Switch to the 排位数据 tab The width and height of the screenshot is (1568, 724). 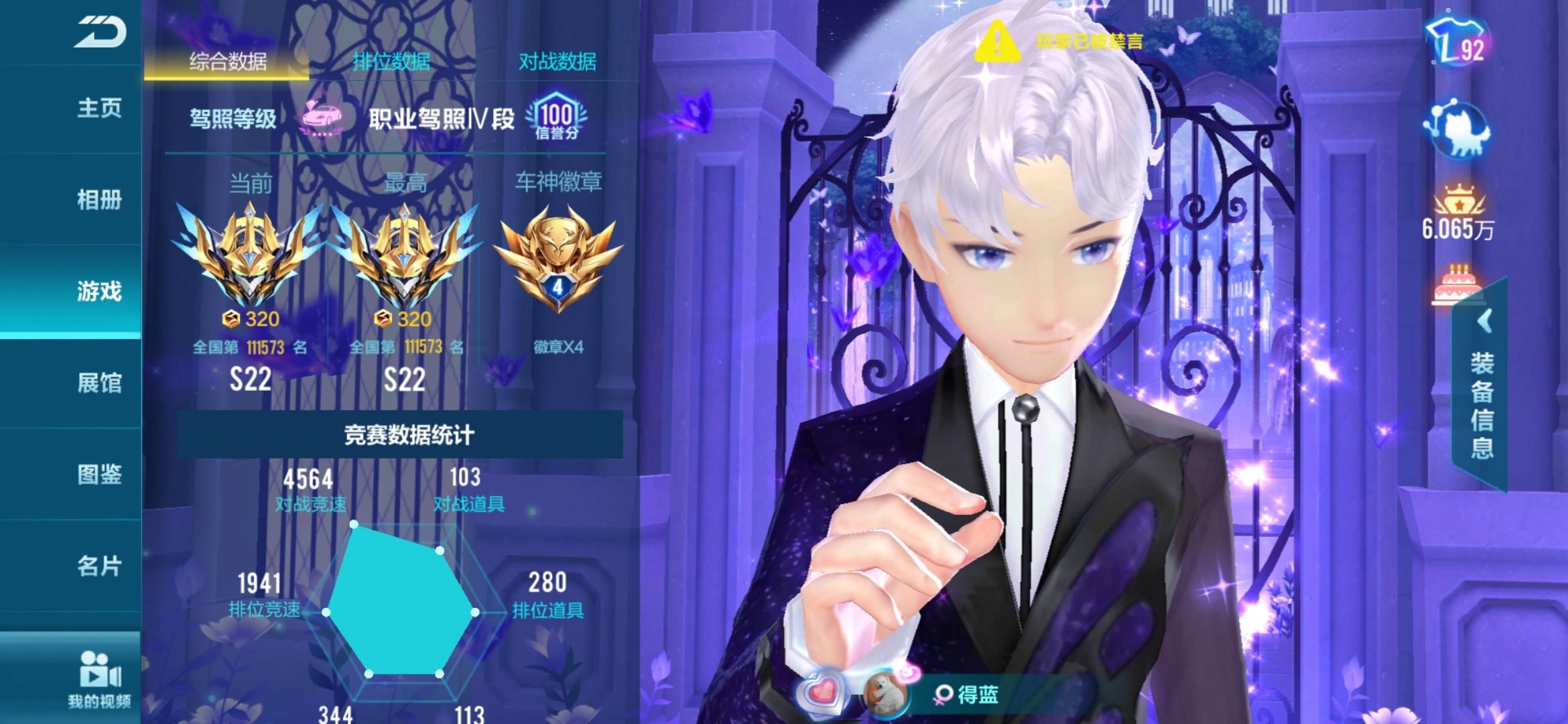[392, 60]
